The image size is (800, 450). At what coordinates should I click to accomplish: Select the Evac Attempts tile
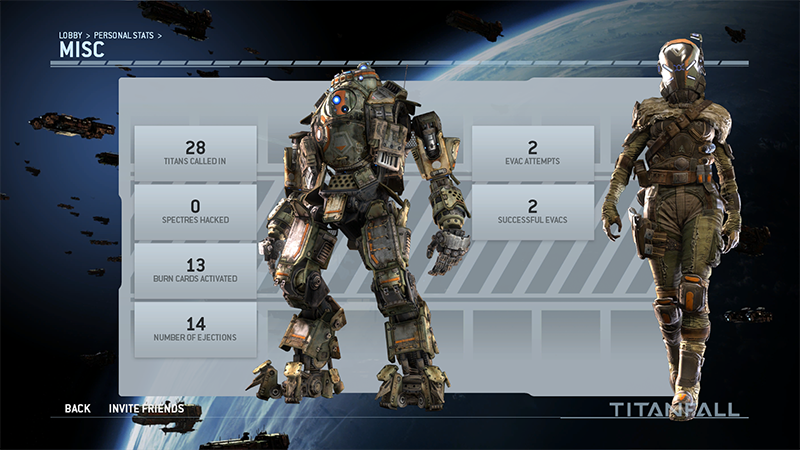point(533,153)
